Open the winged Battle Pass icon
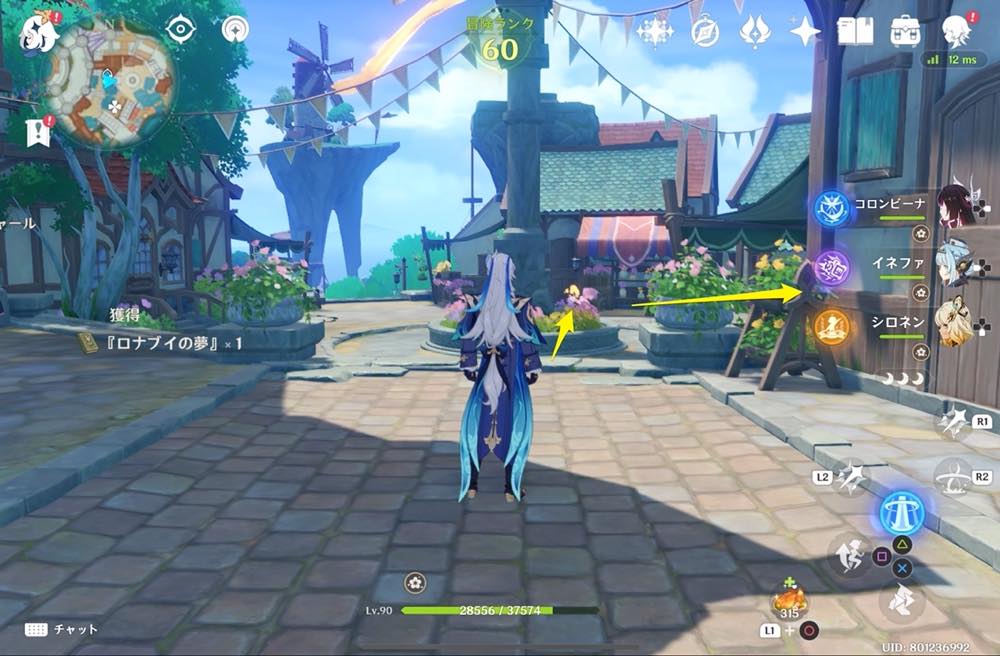Screen dimensions: 1000x656 (755, 32)
